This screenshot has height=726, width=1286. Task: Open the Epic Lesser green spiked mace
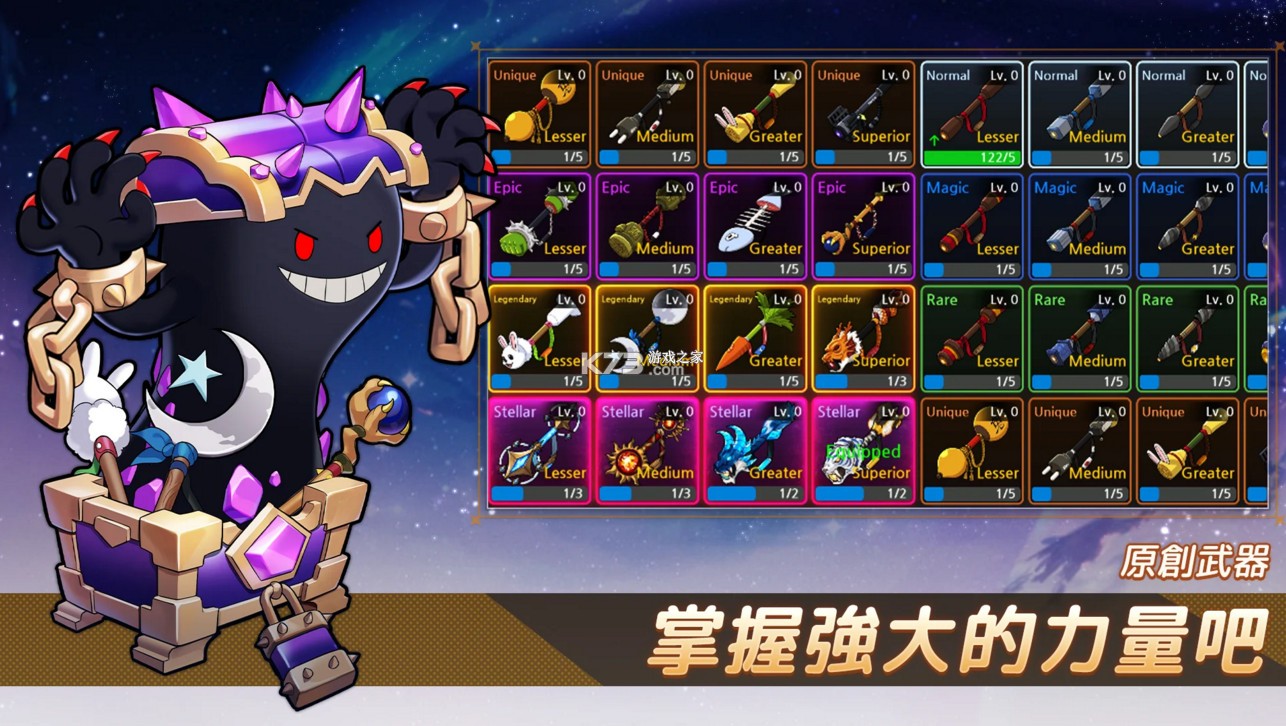(x=541, y=225)
